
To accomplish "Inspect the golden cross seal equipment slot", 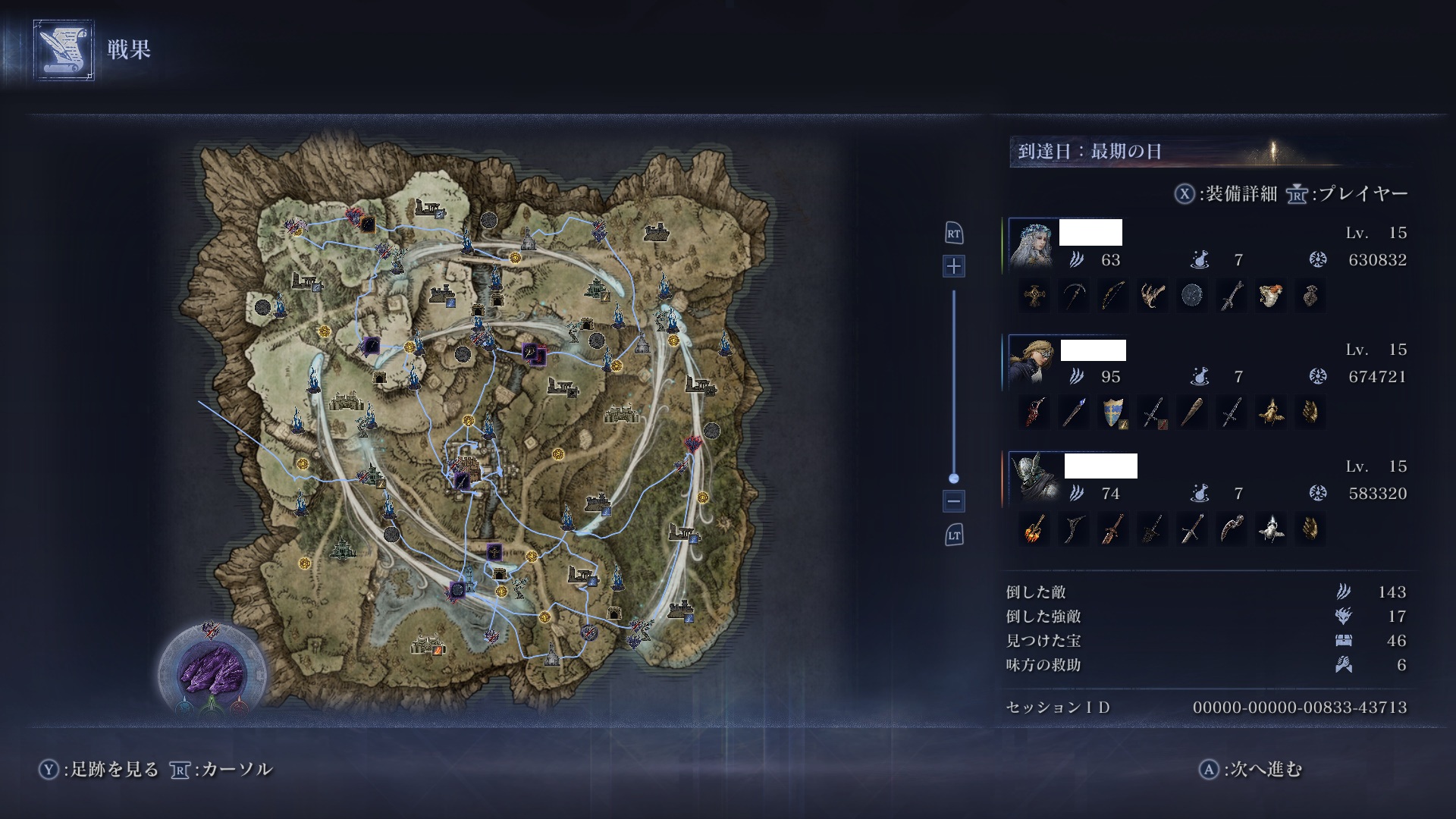I will tap(1034, 295).
